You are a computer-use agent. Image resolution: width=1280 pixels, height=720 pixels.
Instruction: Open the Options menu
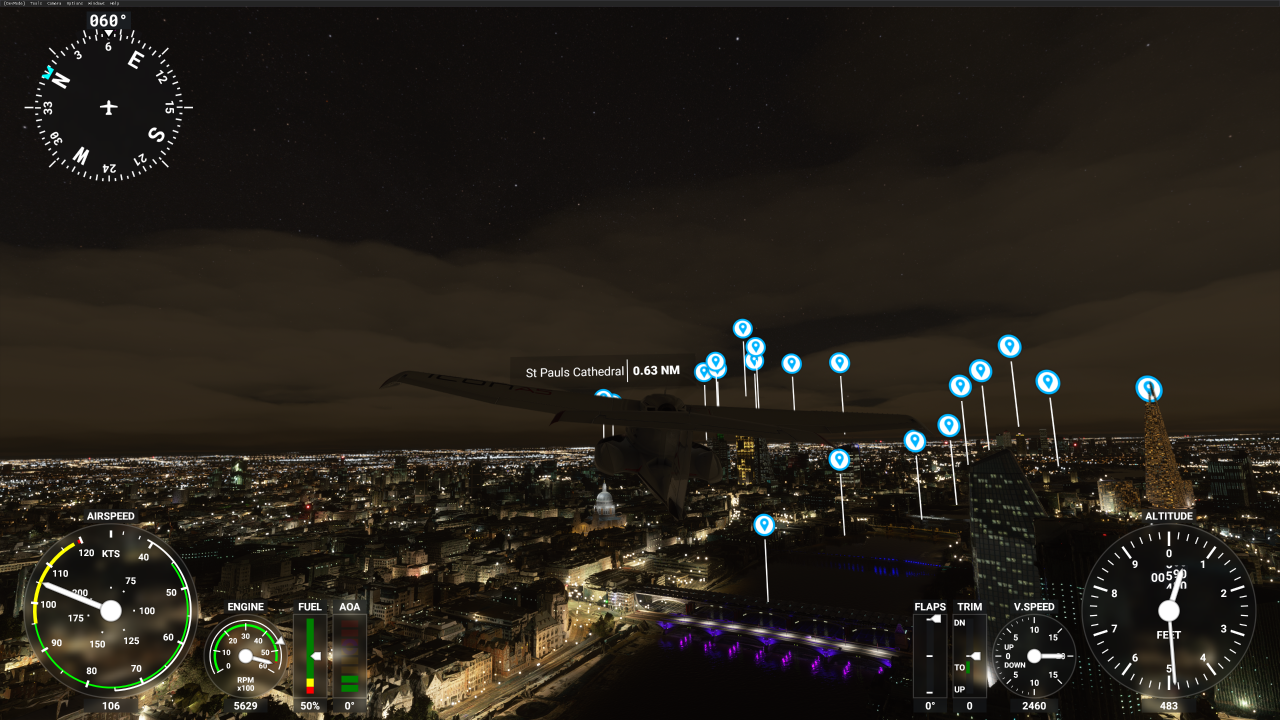coord(75,3)
